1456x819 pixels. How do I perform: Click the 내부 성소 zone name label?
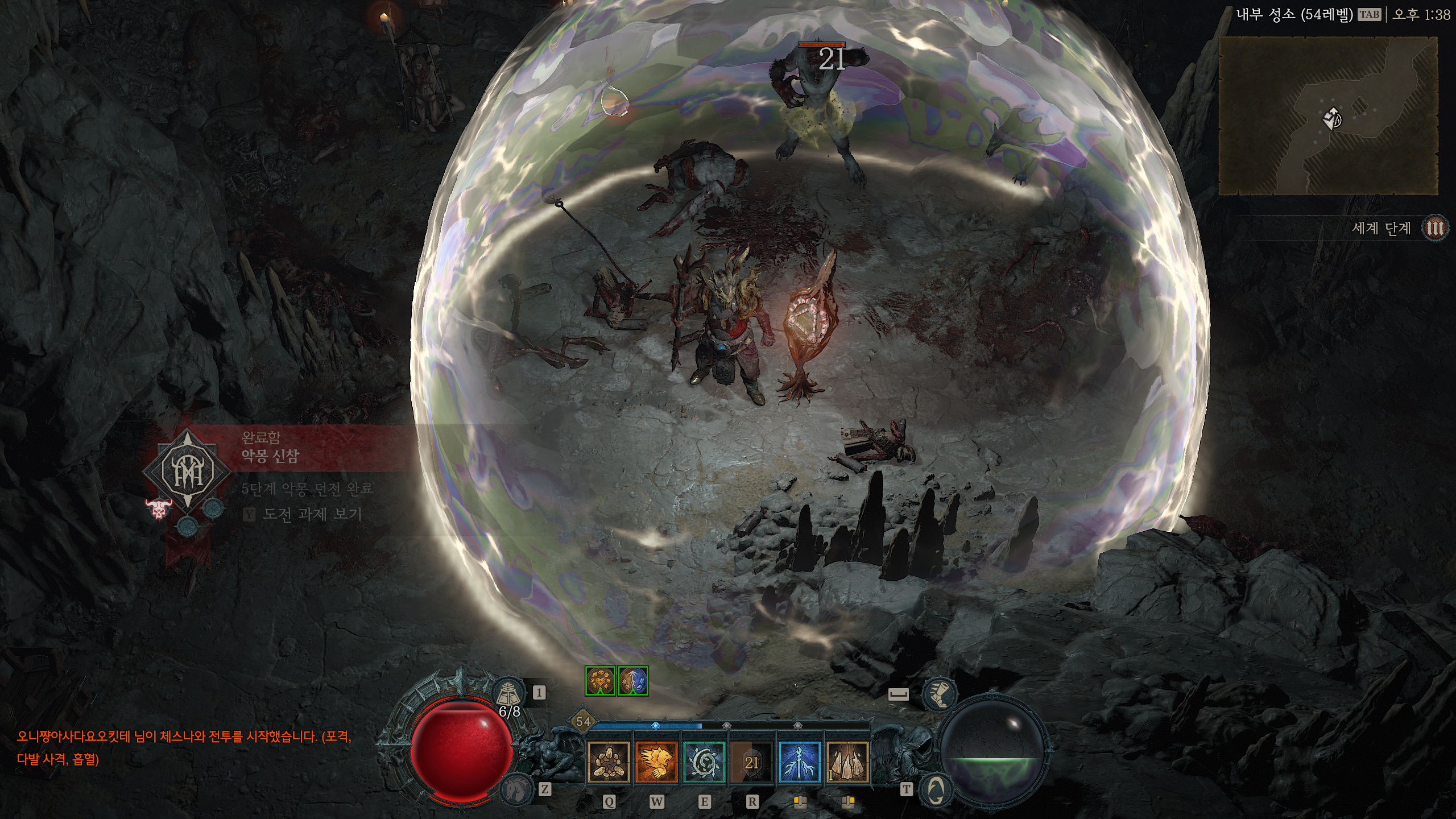click(1294, 15)
